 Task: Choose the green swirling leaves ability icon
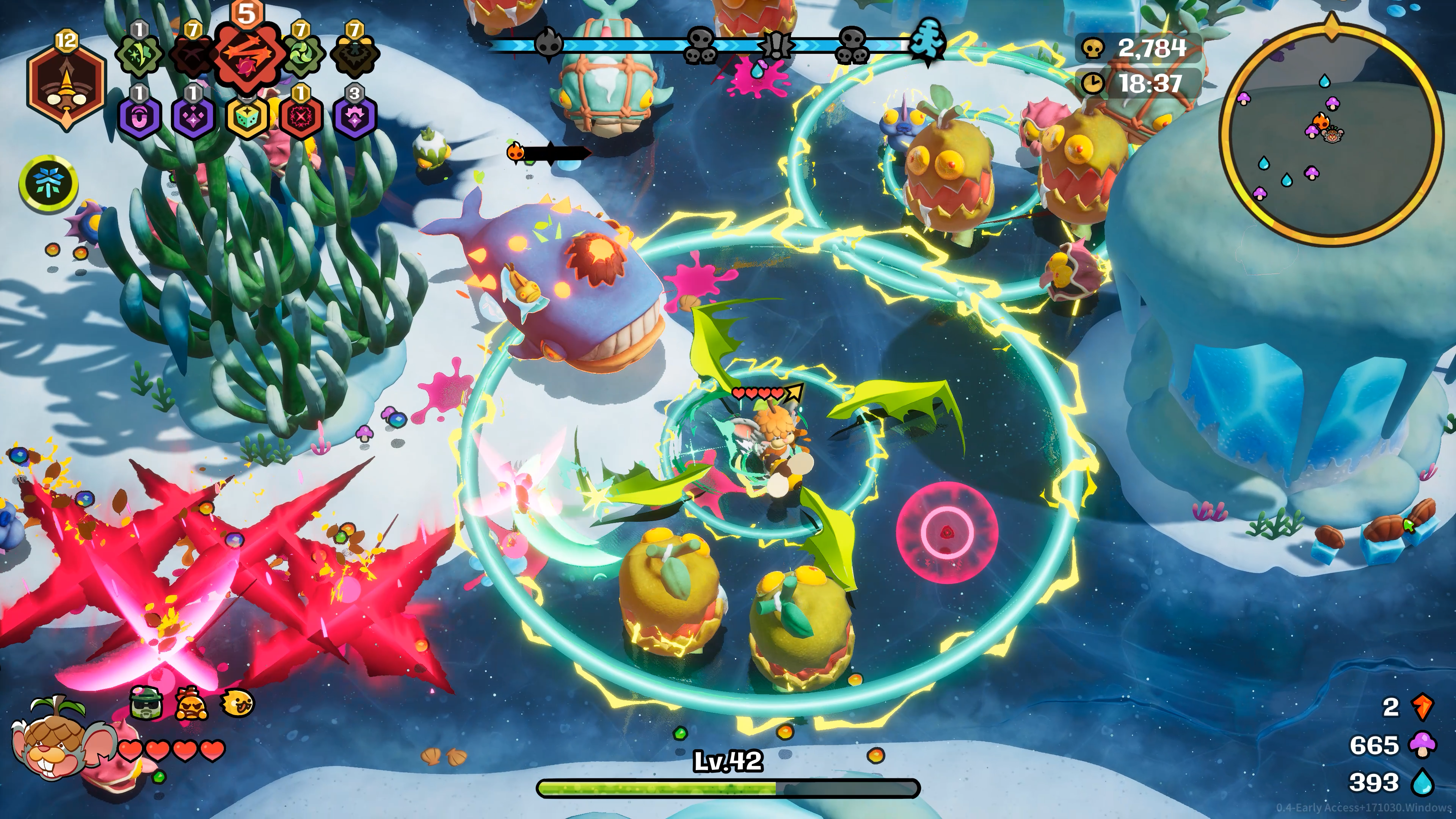click(x=301, y=54)
